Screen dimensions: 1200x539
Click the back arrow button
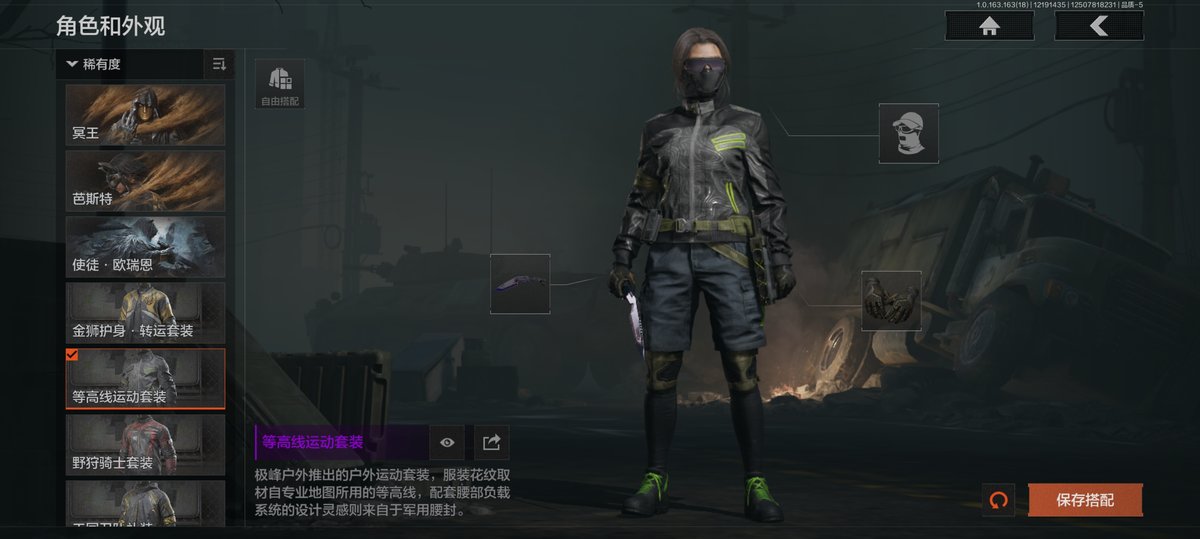[1098, 26]
